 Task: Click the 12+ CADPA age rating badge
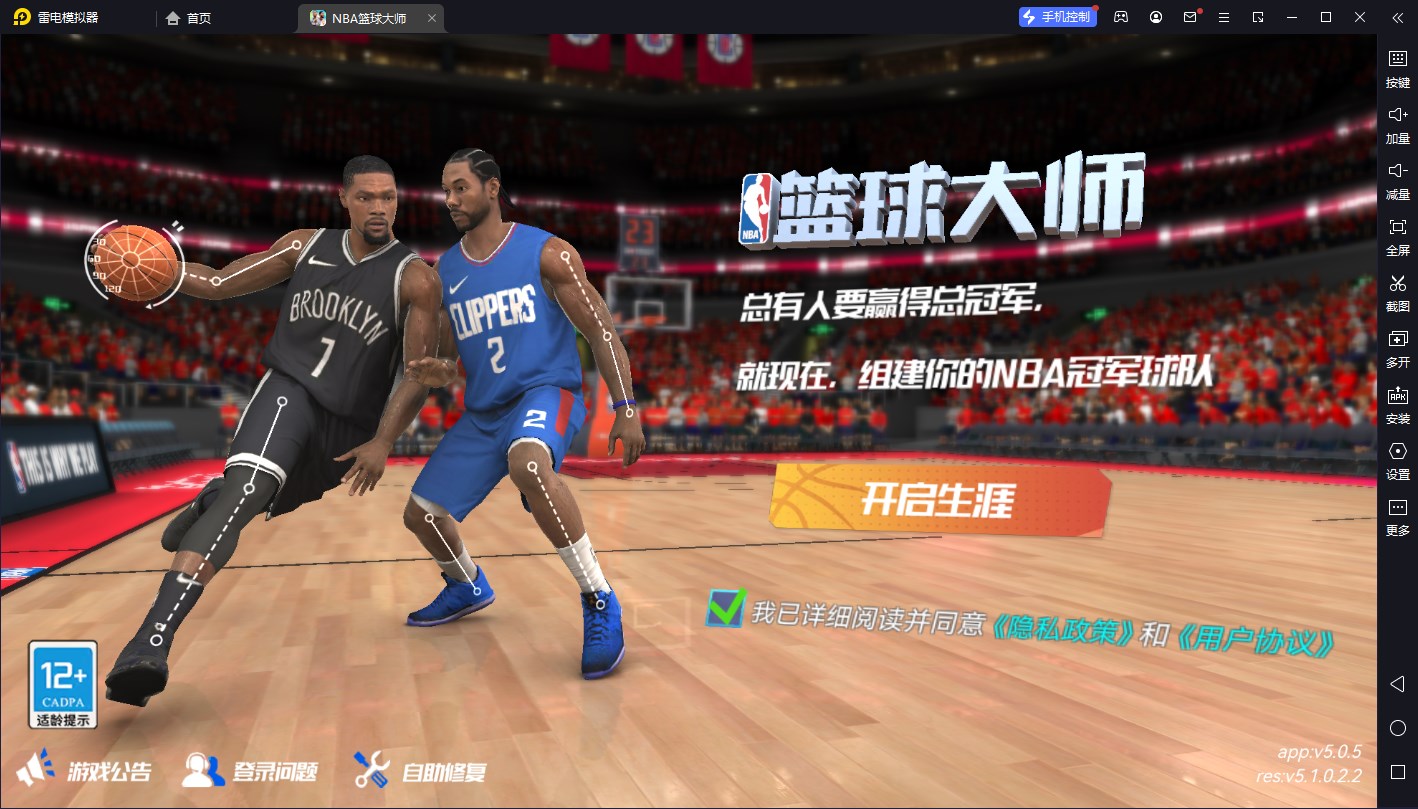(x=62, y=683)
